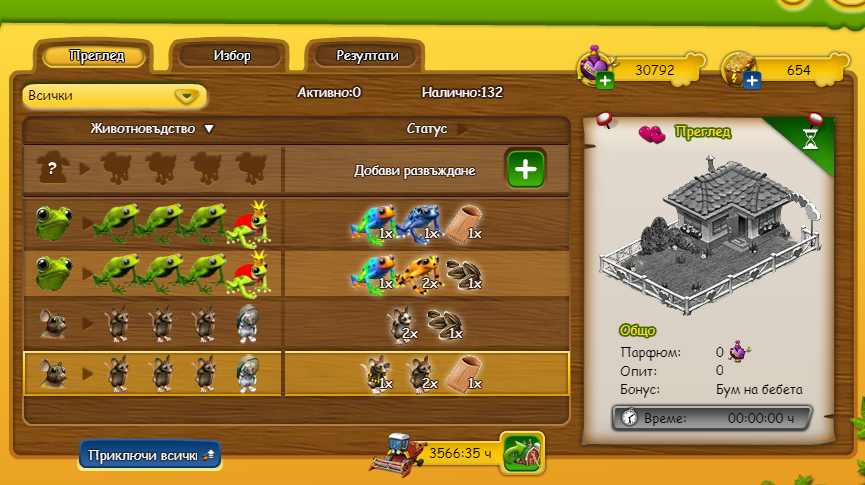Screen dimensions: 865x485
Task: Add a new breeding with green plus
Action: [x=526, y=169]
